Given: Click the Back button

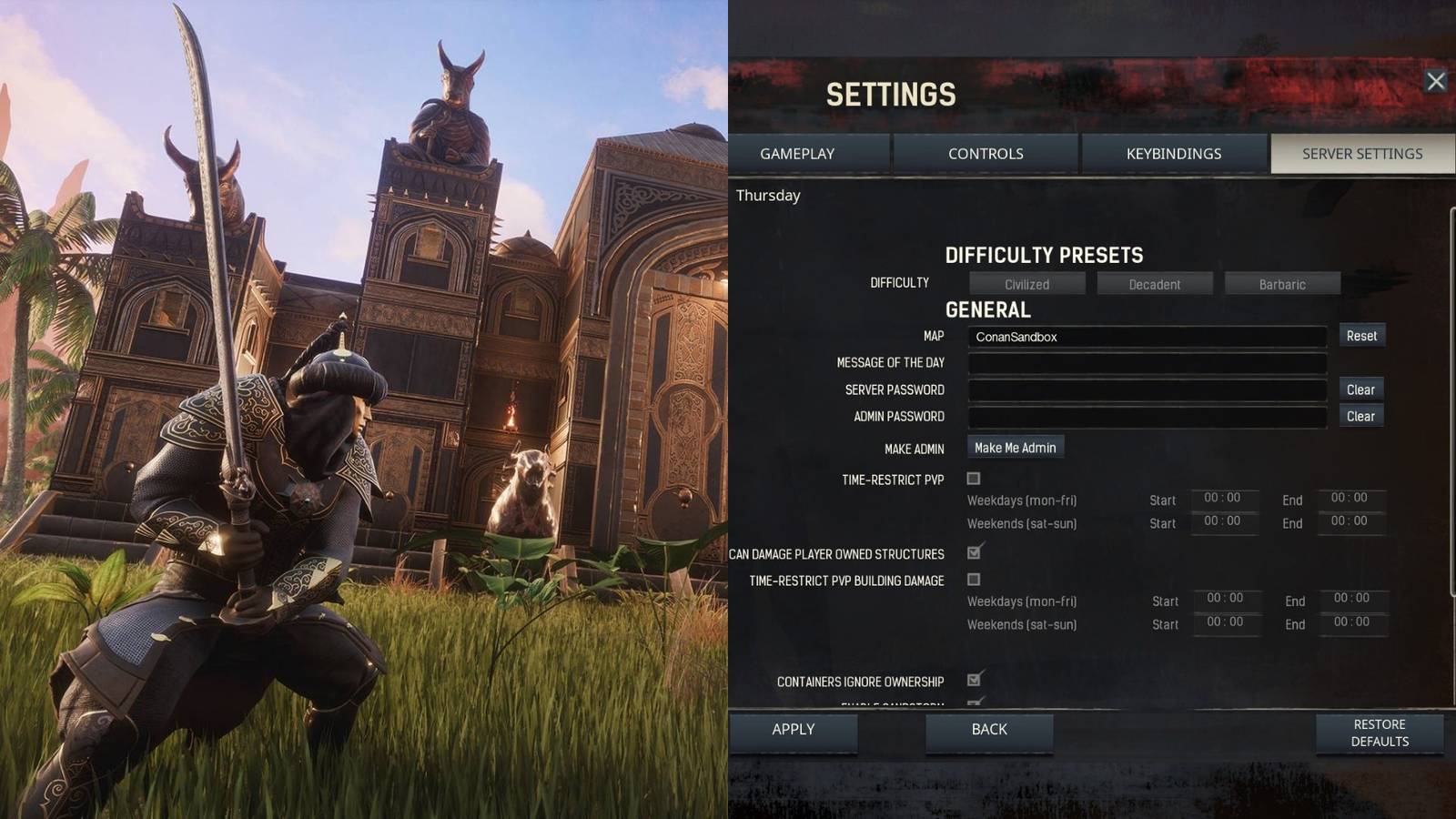Looking at the screenshot, I should point(988,729).
